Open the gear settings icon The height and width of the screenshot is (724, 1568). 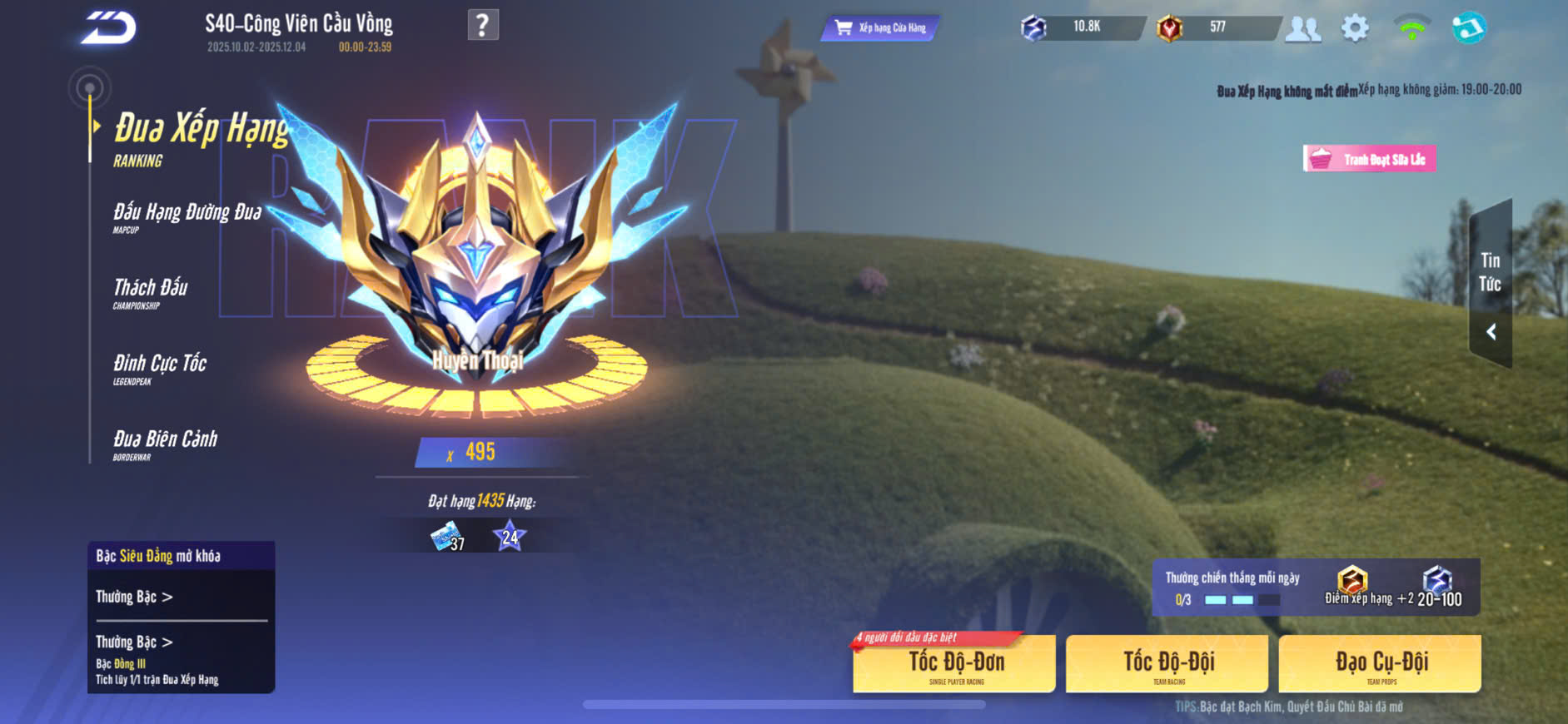click(x=1355, y=28)
